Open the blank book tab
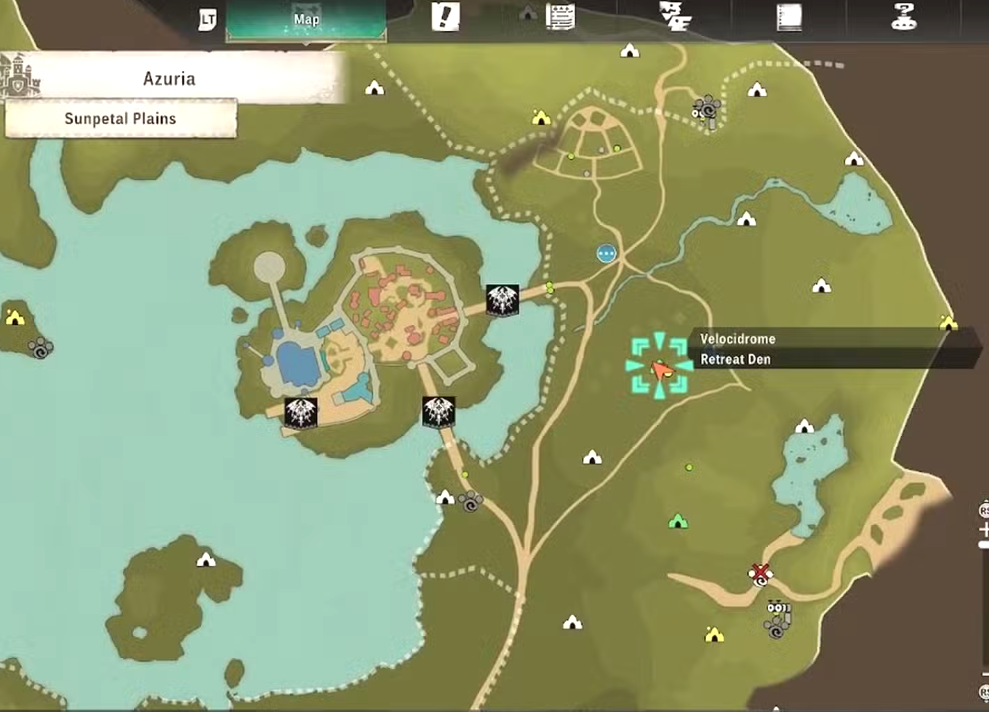This screenshot has height=712, width=989. click(x=790, y=17)
